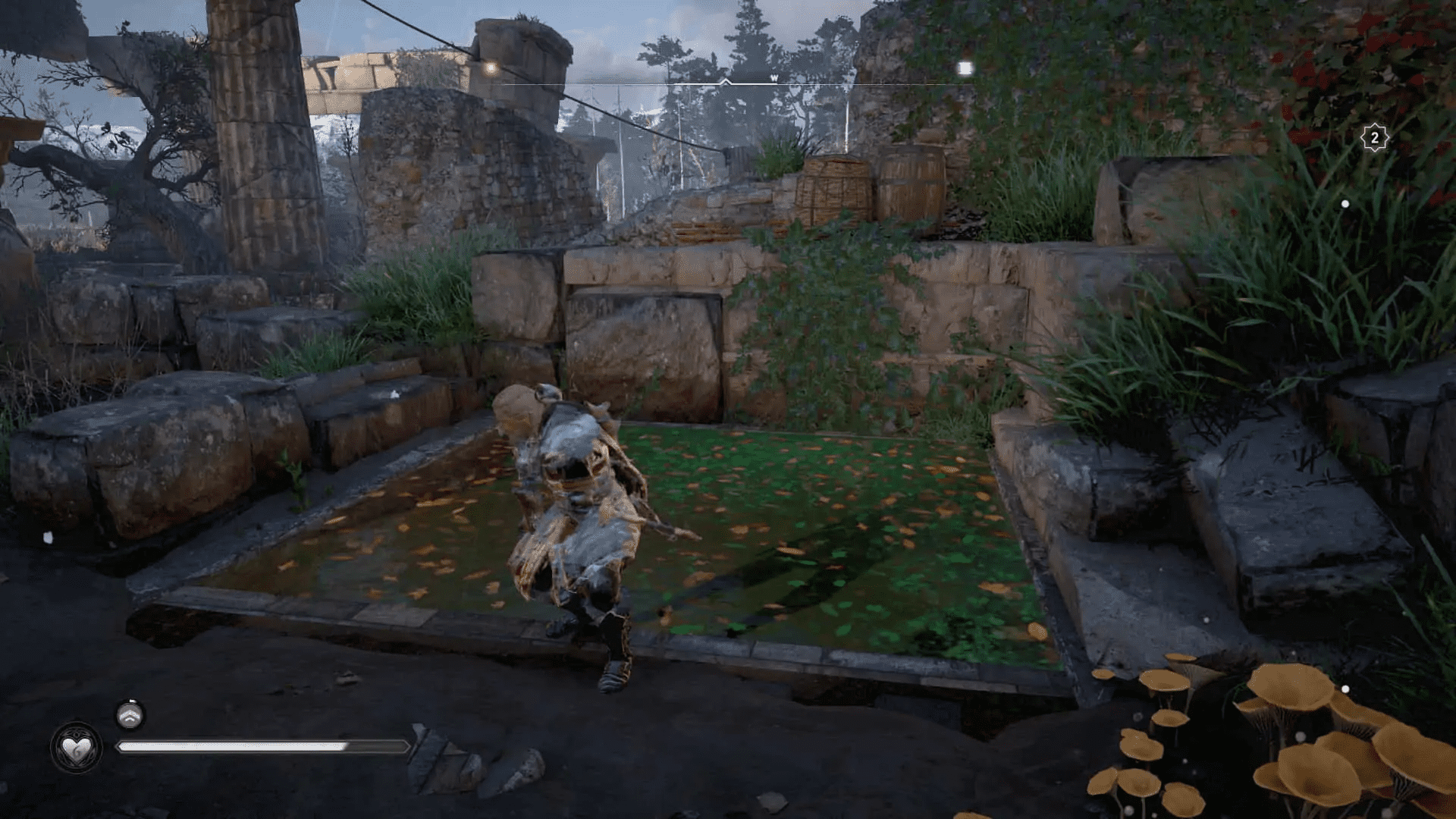Click the glowing loot marker on the right wall
Screen dimensions: 1456x819
point(965,67)
